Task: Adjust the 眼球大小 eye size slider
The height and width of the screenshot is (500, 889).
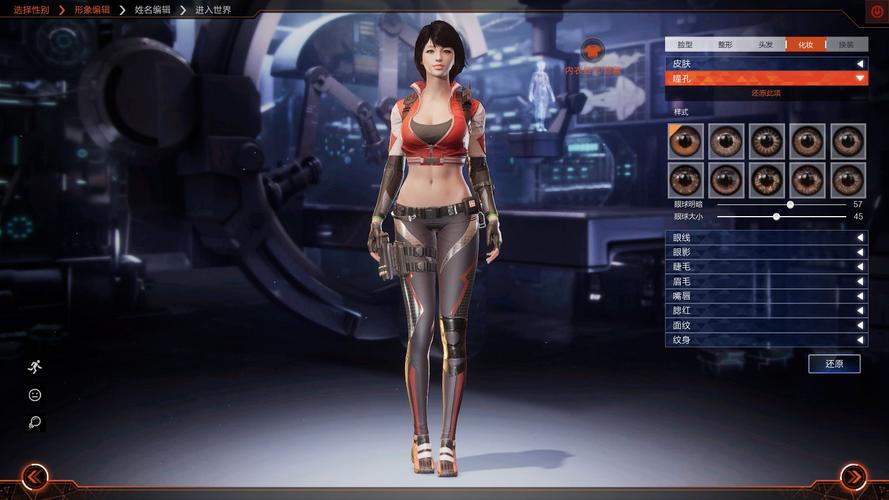Action: point(776,216)
